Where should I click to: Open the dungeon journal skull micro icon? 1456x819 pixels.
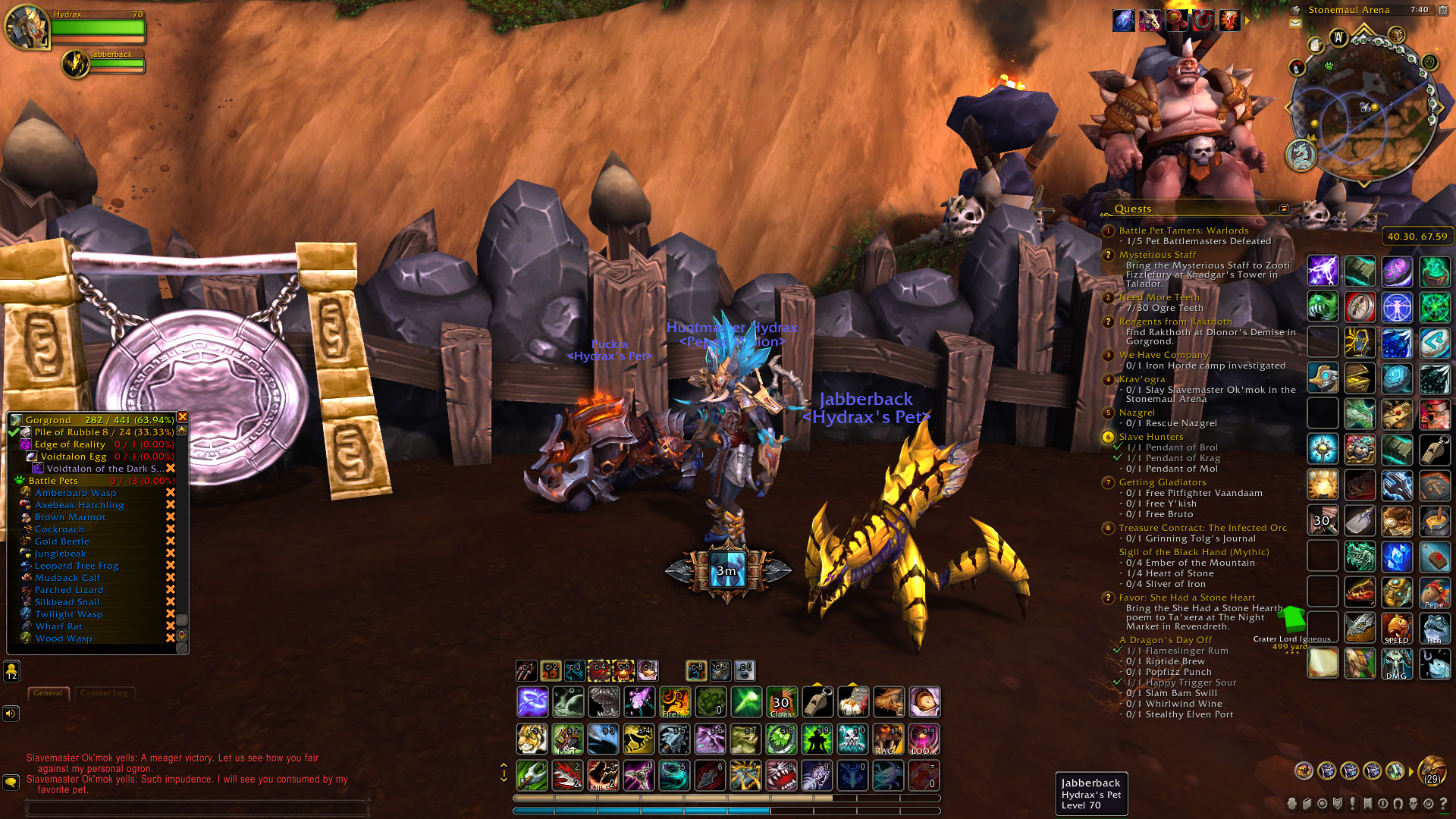(x=1414, y=805)
